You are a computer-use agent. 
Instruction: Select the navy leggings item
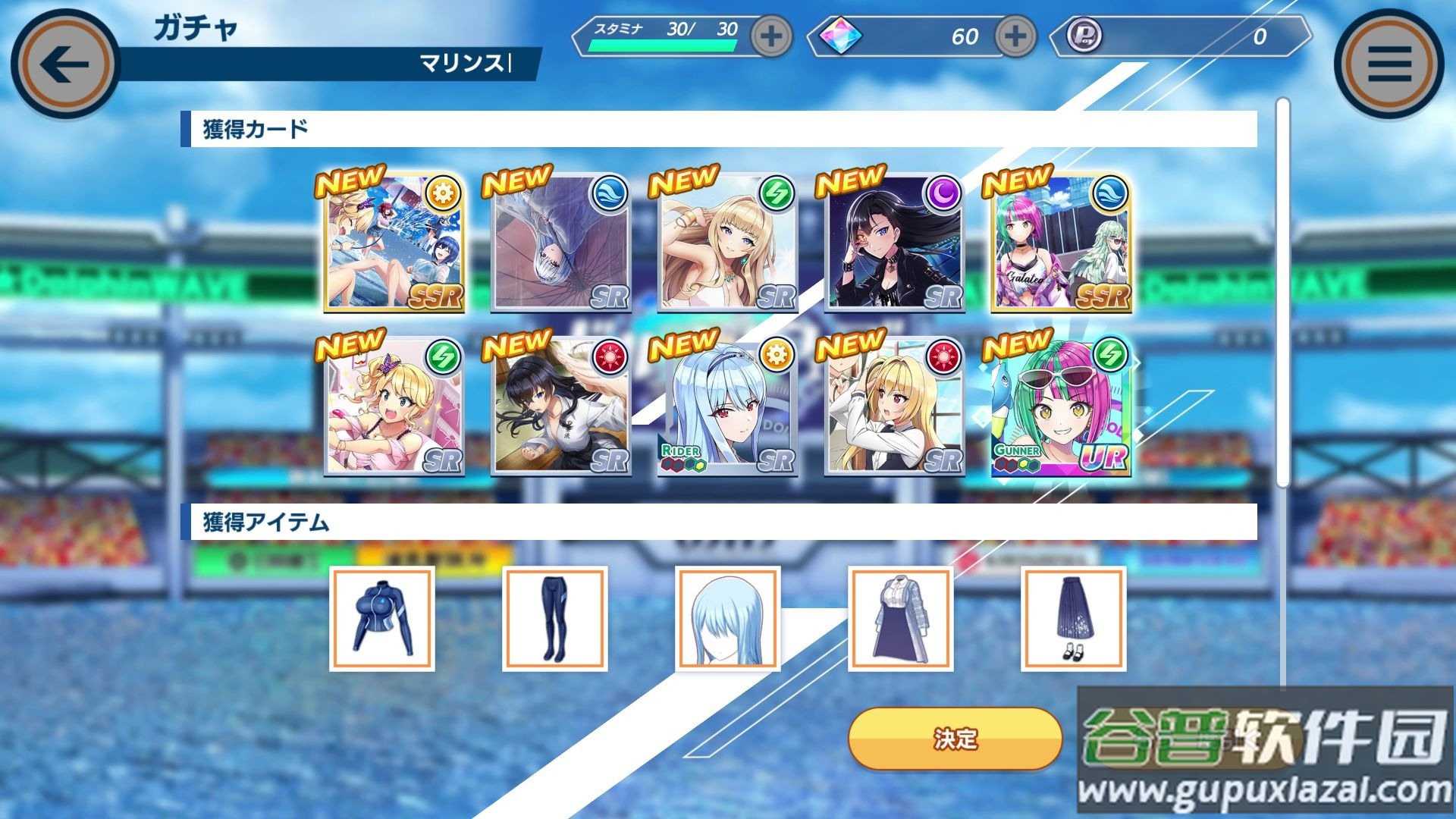click(x=555, y=619)
